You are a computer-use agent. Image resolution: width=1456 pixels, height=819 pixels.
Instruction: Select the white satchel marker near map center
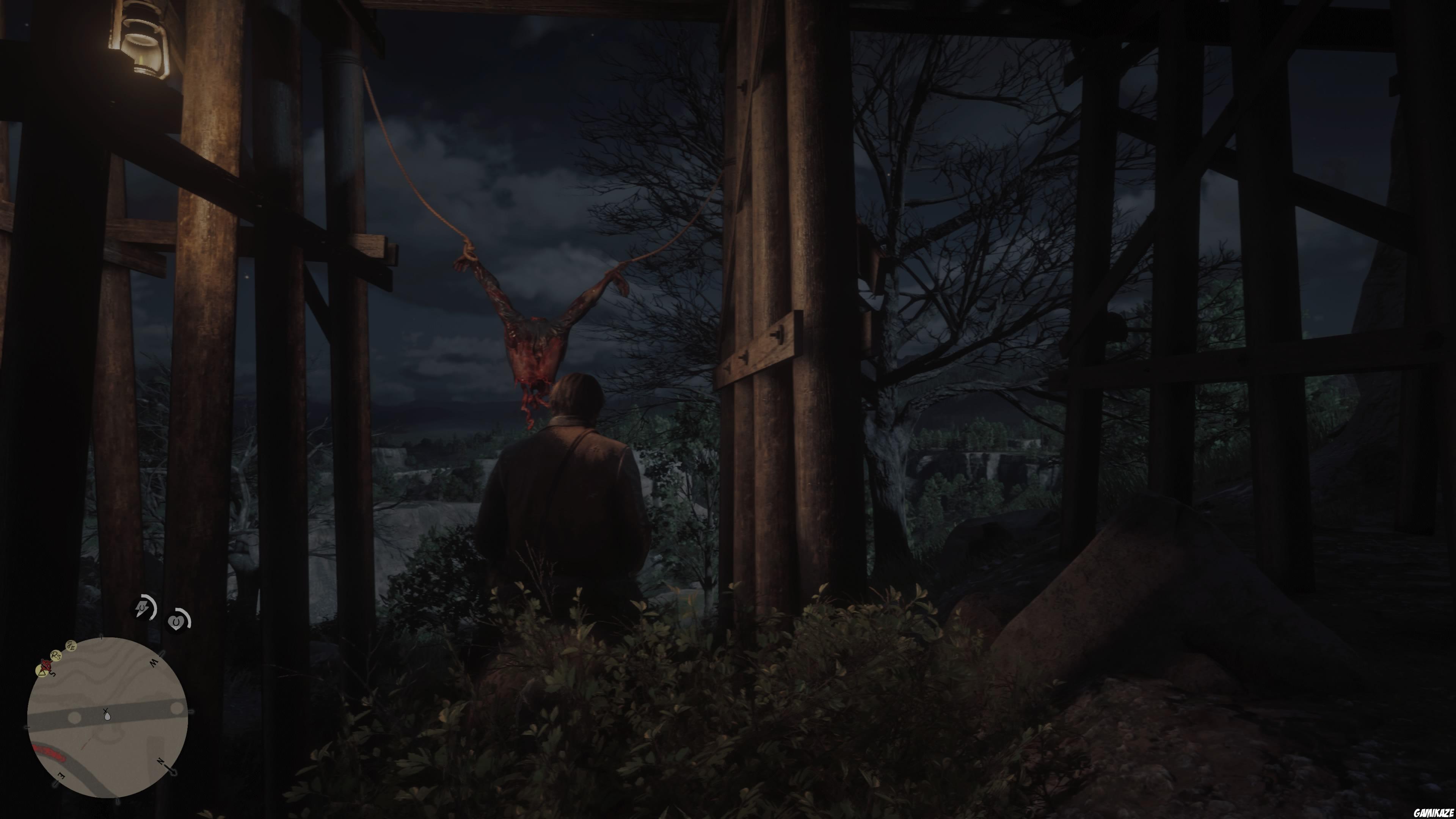[x=107, y=717]
